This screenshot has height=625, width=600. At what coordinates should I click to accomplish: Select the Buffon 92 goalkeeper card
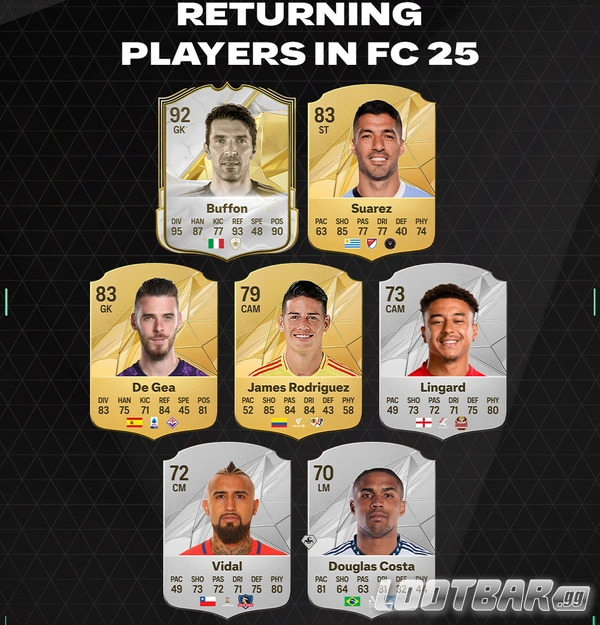click(226, 170)
